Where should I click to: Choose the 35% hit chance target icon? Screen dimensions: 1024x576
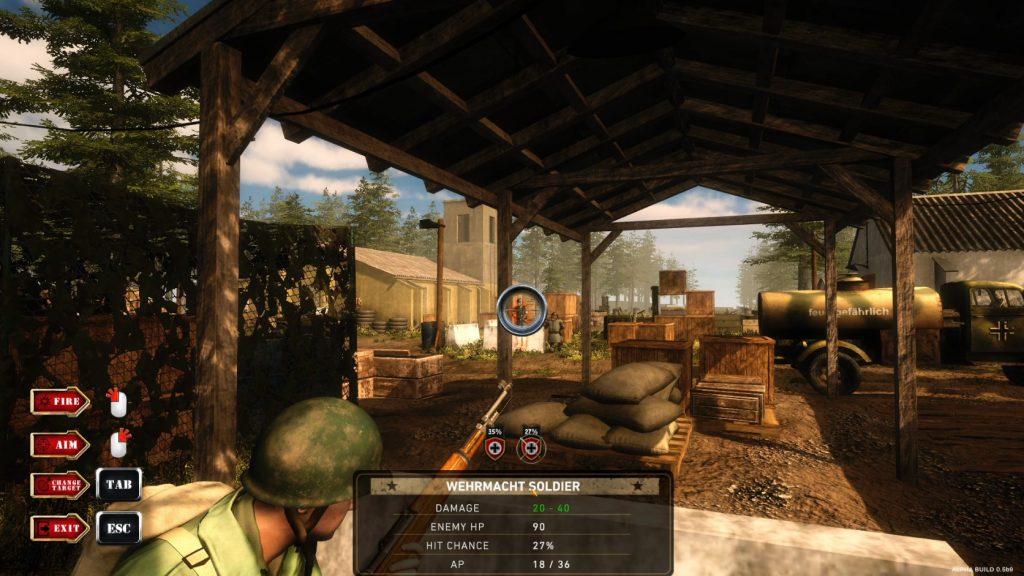click(495, 447)
